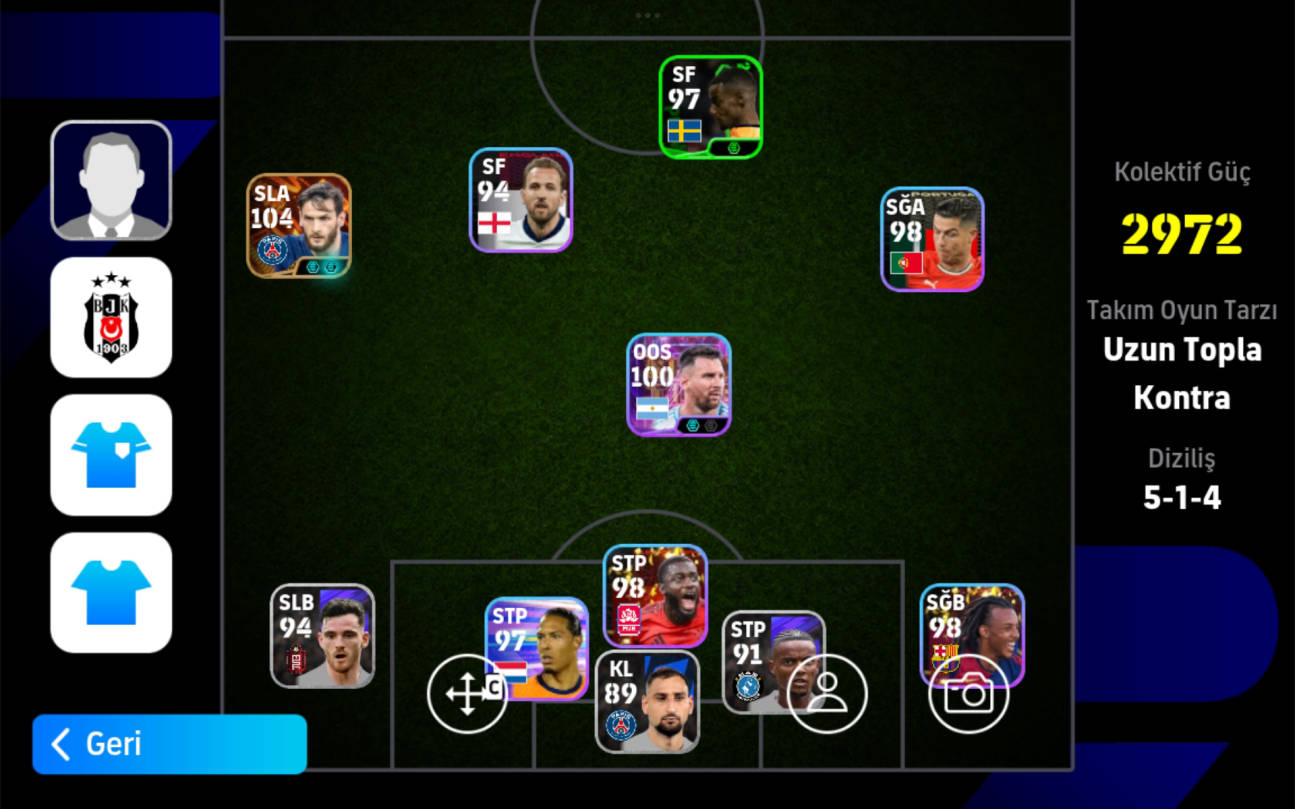Choose the STP 98 centre back card
This screenshot has width=1295, height=809.
tap(655, 596)
